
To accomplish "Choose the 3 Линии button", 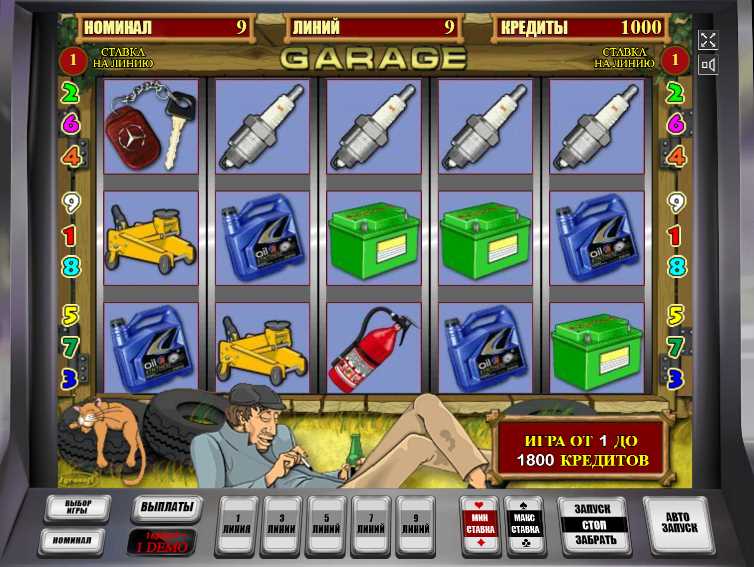I will tap(281, 524).
